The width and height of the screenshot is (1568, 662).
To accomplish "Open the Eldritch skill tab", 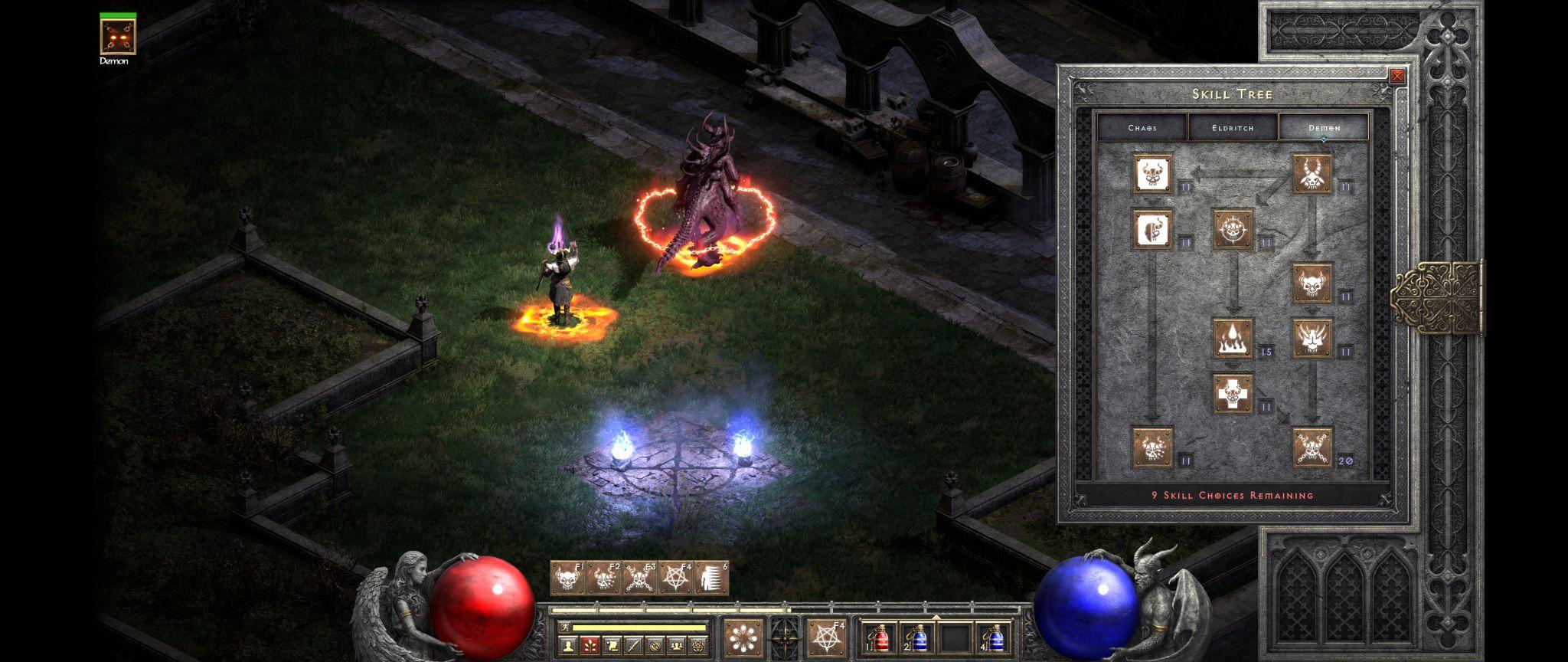I will tap(1233, 127).
